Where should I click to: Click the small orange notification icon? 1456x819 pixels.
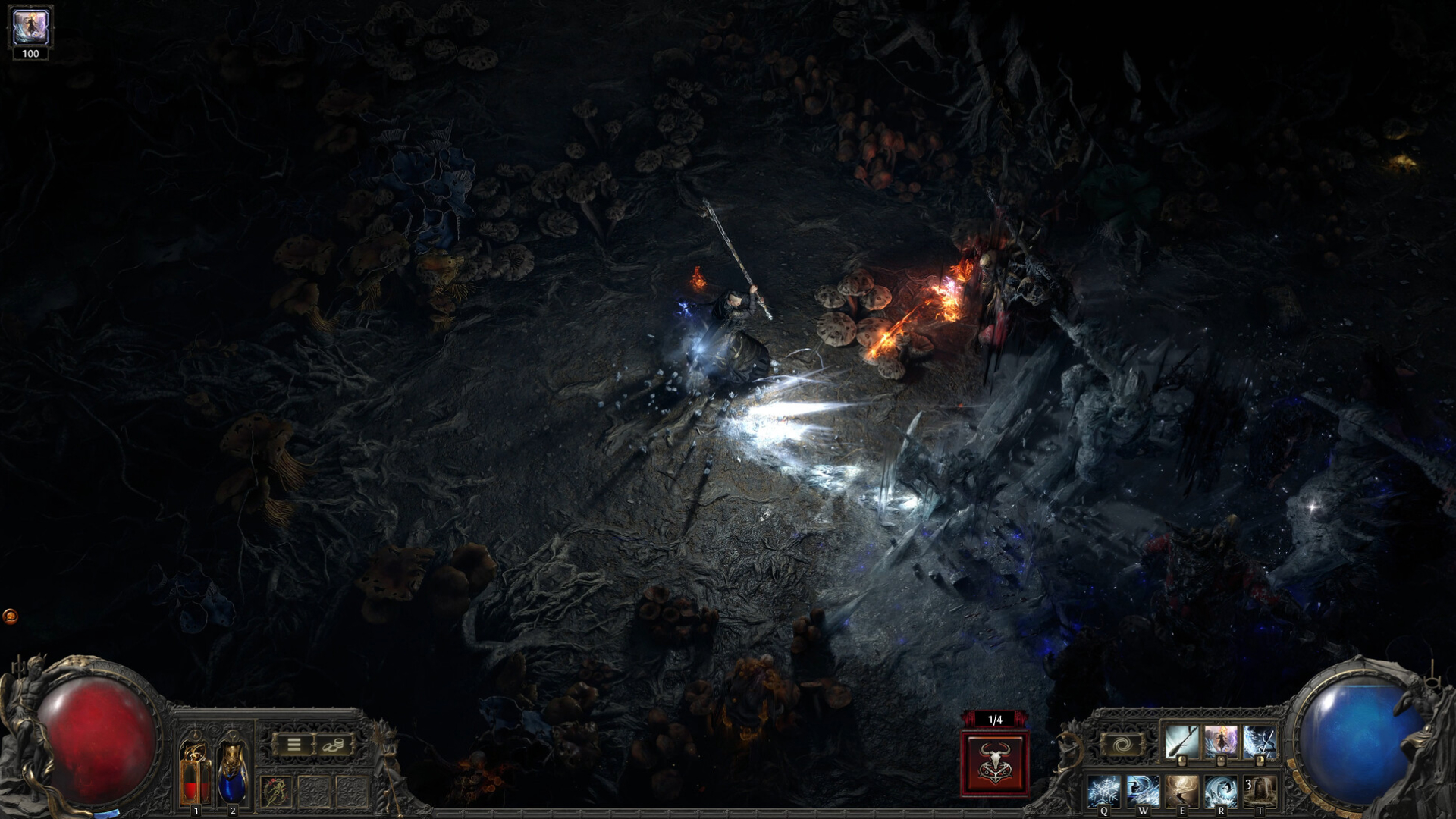pyautogui.click(x=10, y=617)
